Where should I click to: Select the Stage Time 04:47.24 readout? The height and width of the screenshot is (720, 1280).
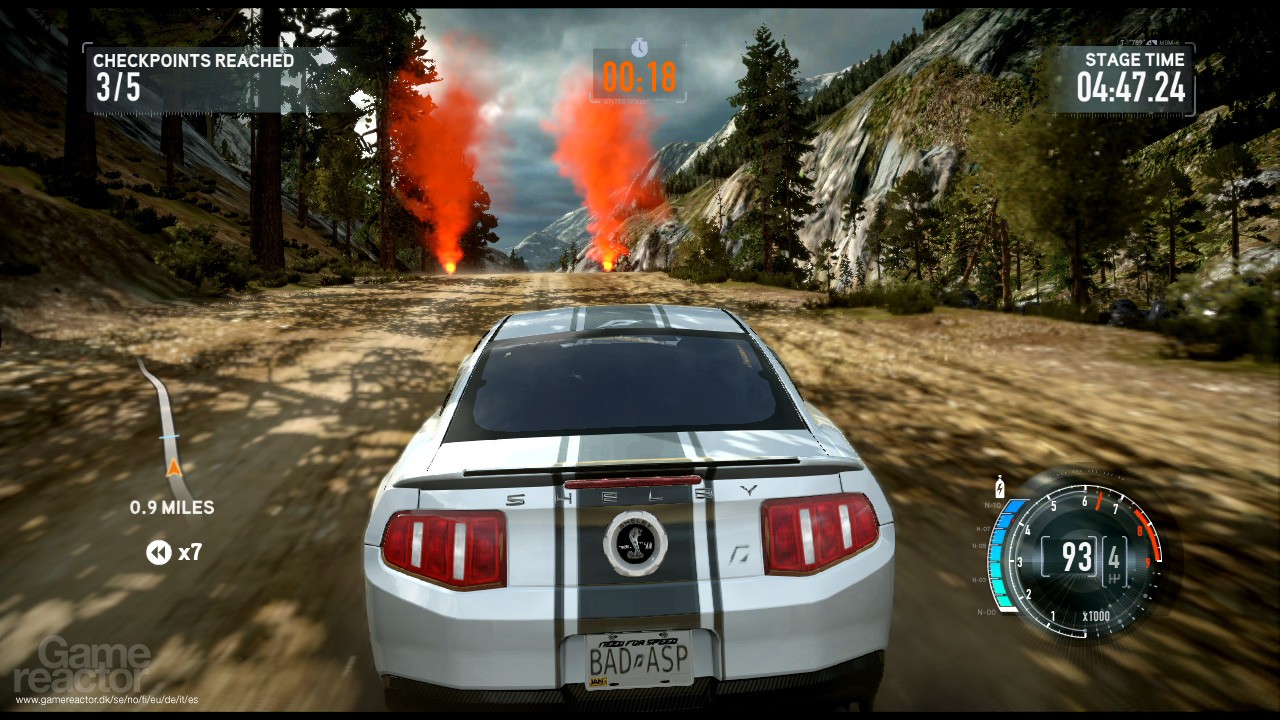tap(1130, 90)
